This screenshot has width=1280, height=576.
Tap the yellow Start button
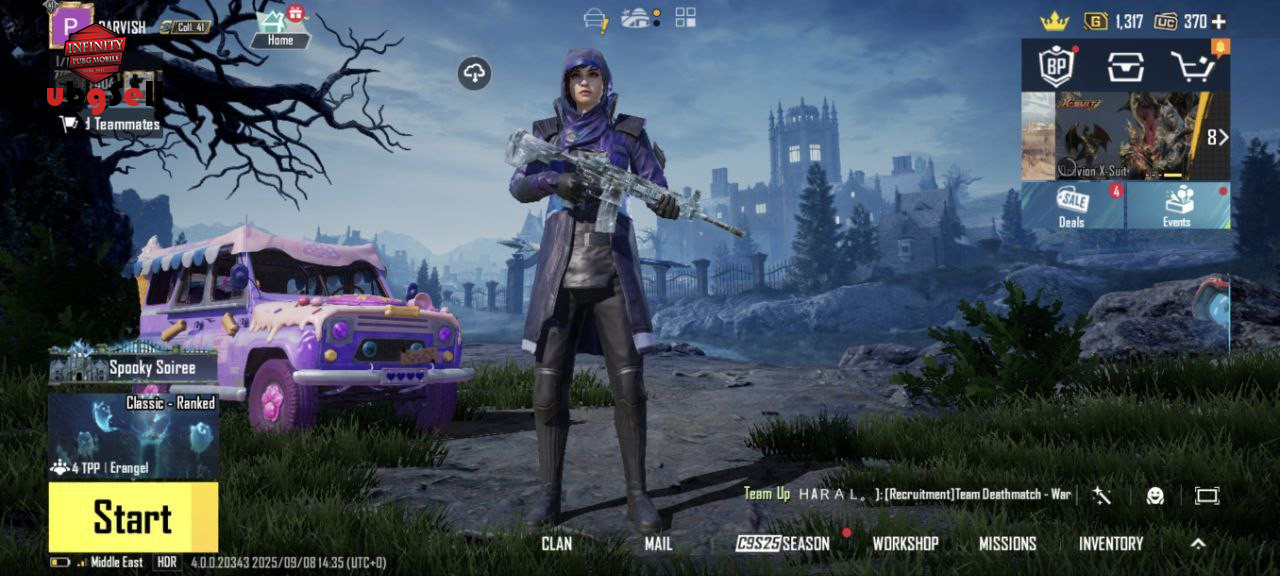point(133,517)
